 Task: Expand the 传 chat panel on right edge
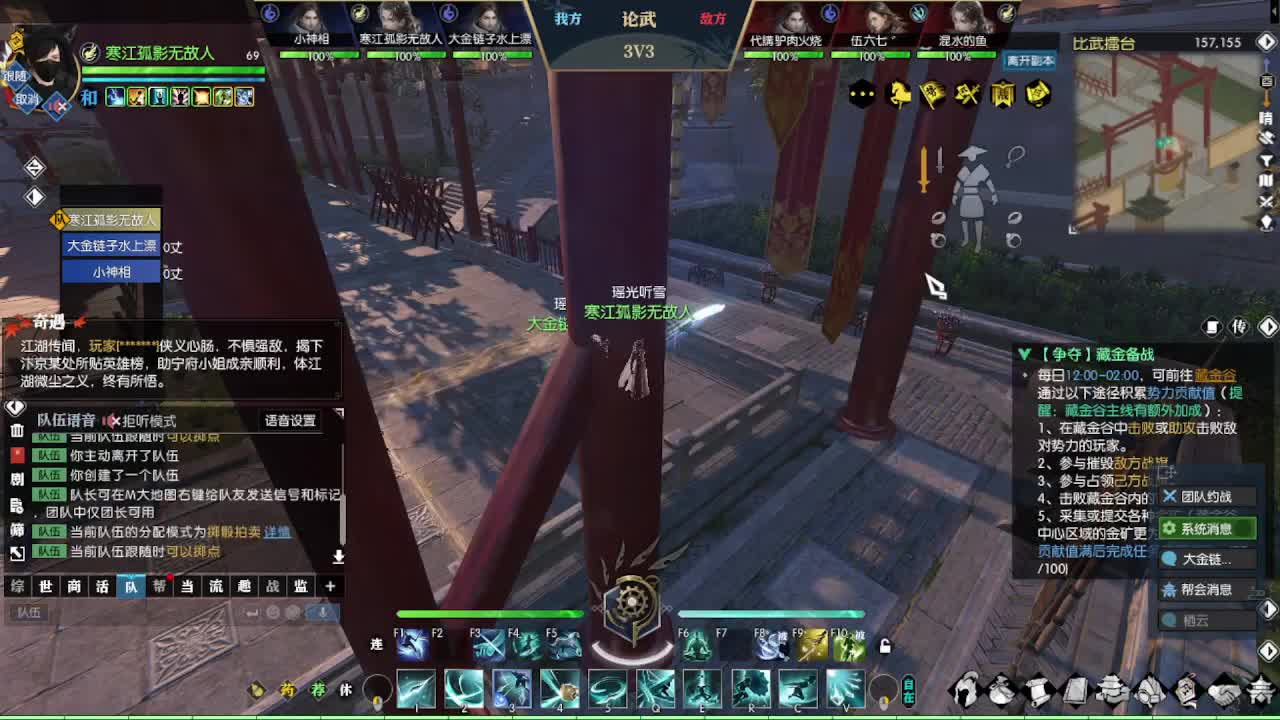(1238, 327)
